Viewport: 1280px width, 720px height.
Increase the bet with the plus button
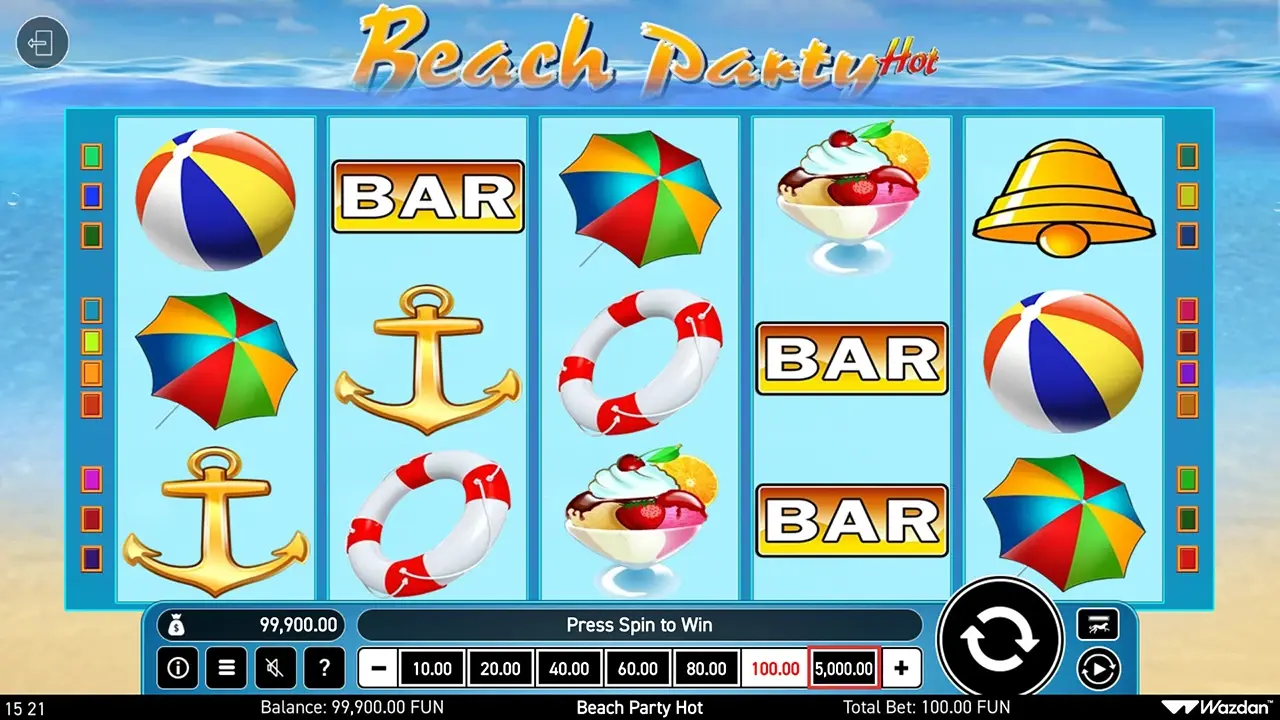(x=901, y=668)
